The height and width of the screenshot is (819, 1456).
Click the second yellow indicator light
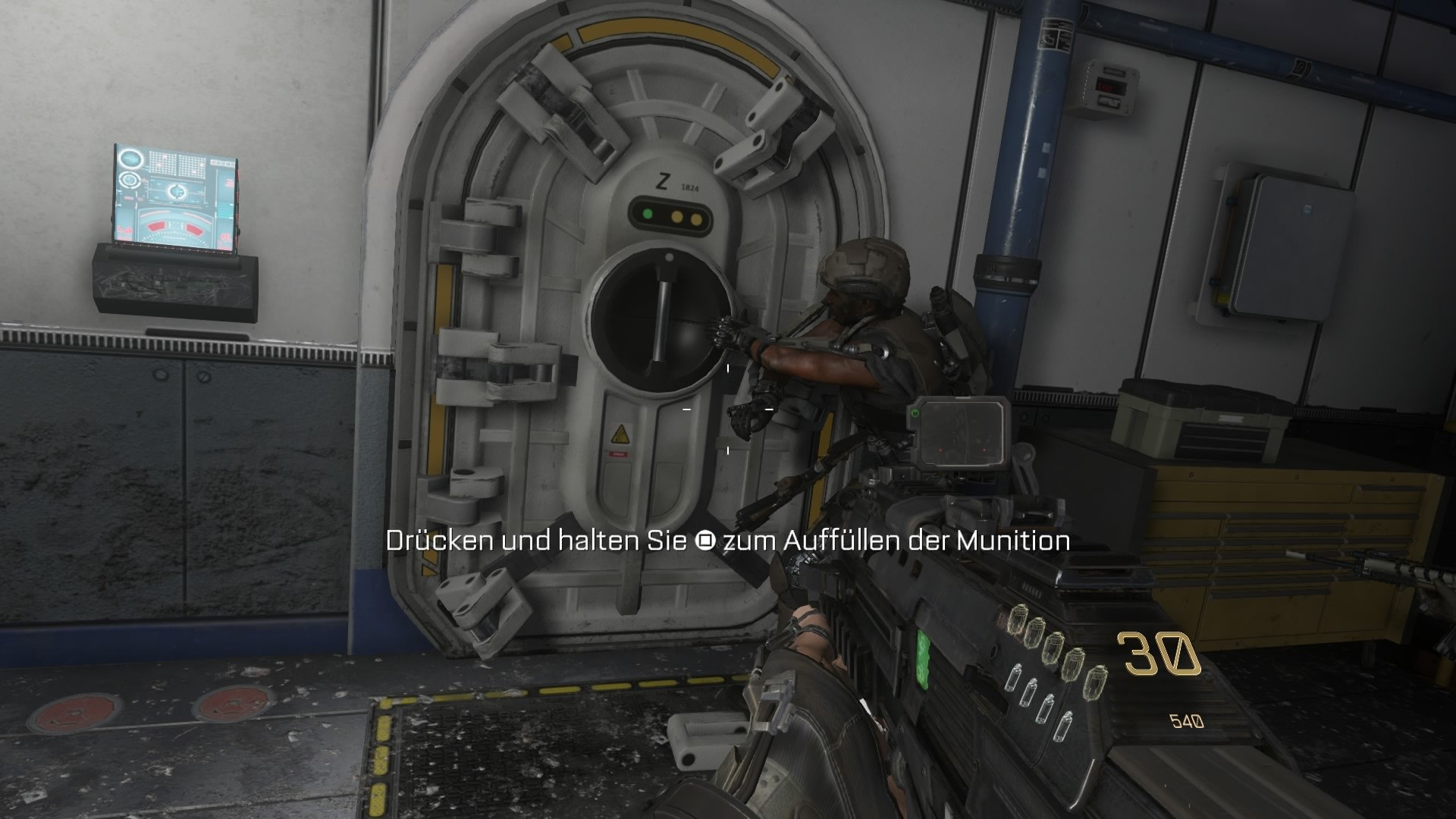[x=698, y=217]
